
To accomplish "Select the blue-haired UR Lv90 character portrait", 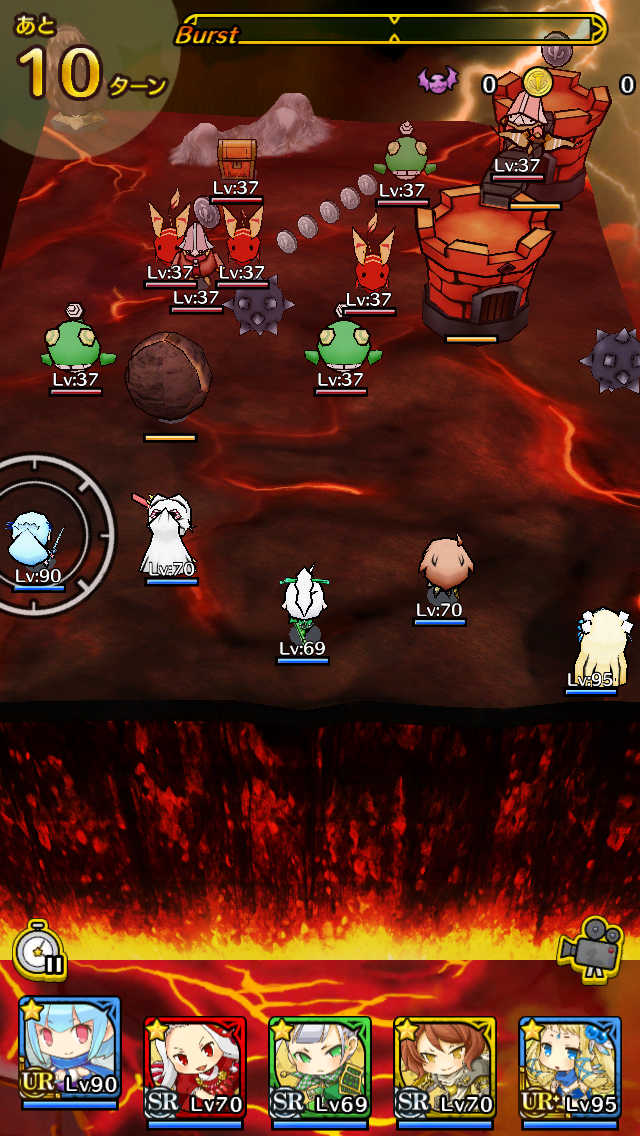I will pyautogui.click(x=69, y=1060).
